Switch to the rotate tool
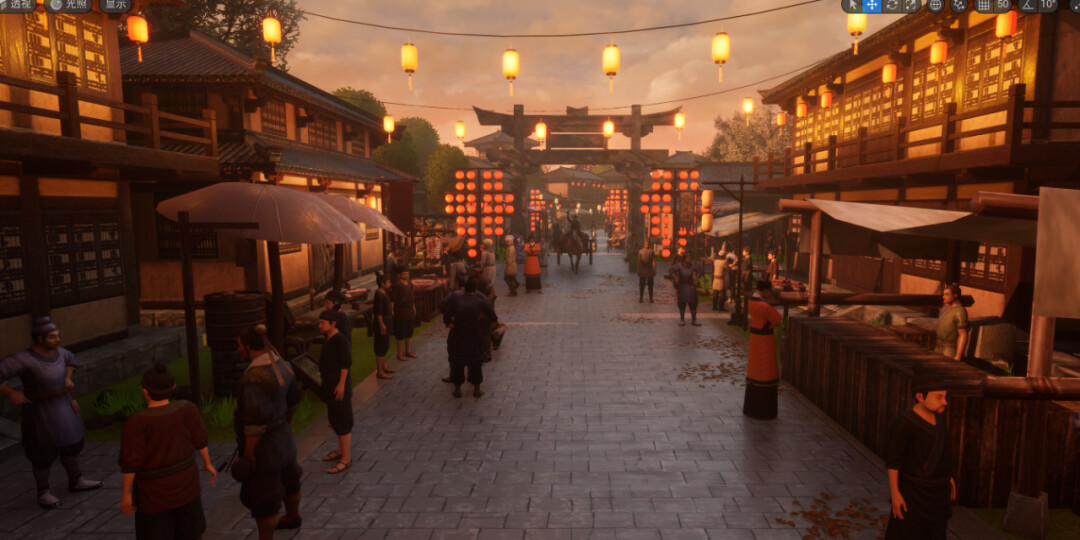The height and width of the screenshot is (540, 1080). tap(891, 5)
